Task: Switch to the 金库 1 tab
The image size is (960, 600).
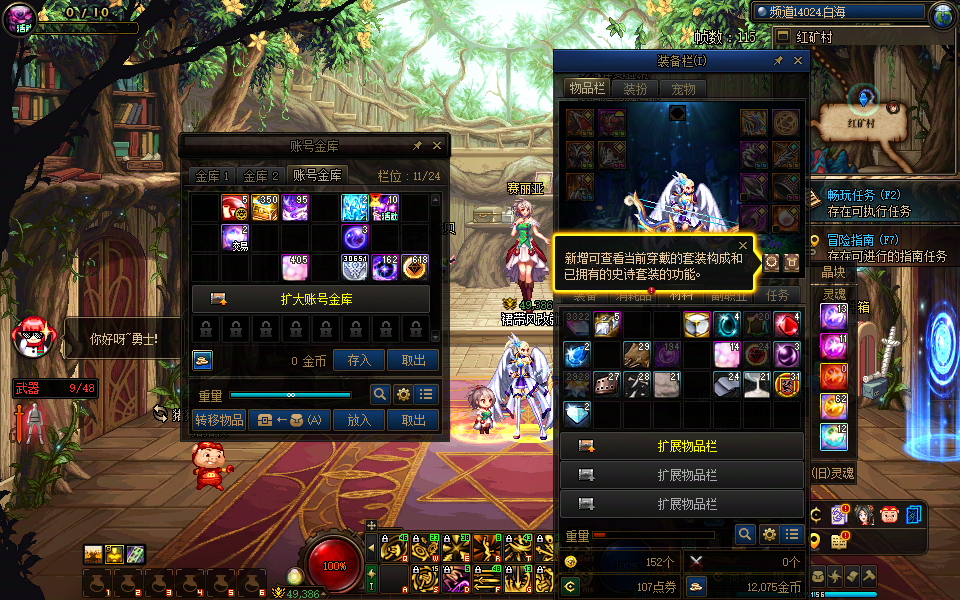Action: tap(213, 175)
